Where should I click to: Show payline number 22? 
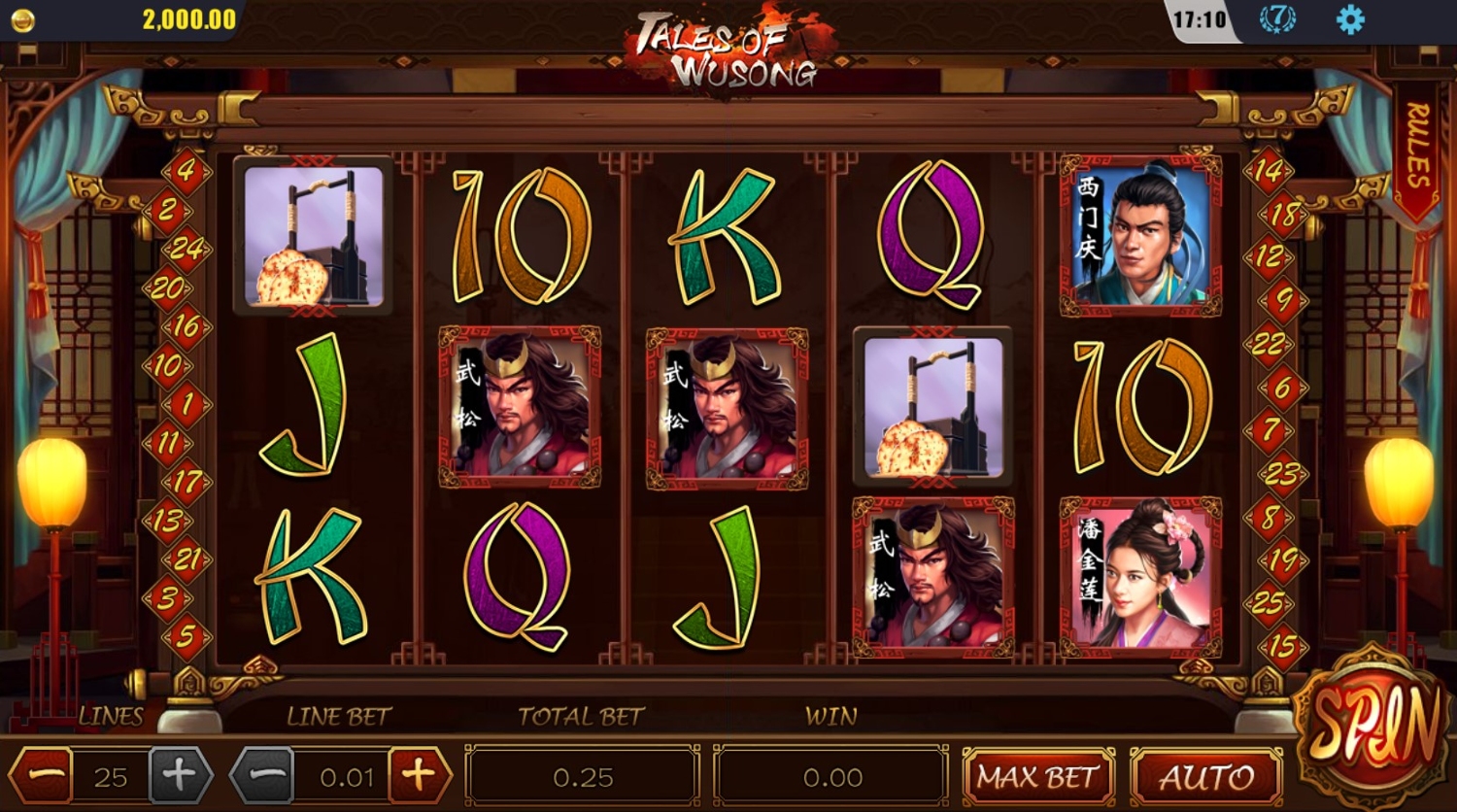coord(1269,344)
